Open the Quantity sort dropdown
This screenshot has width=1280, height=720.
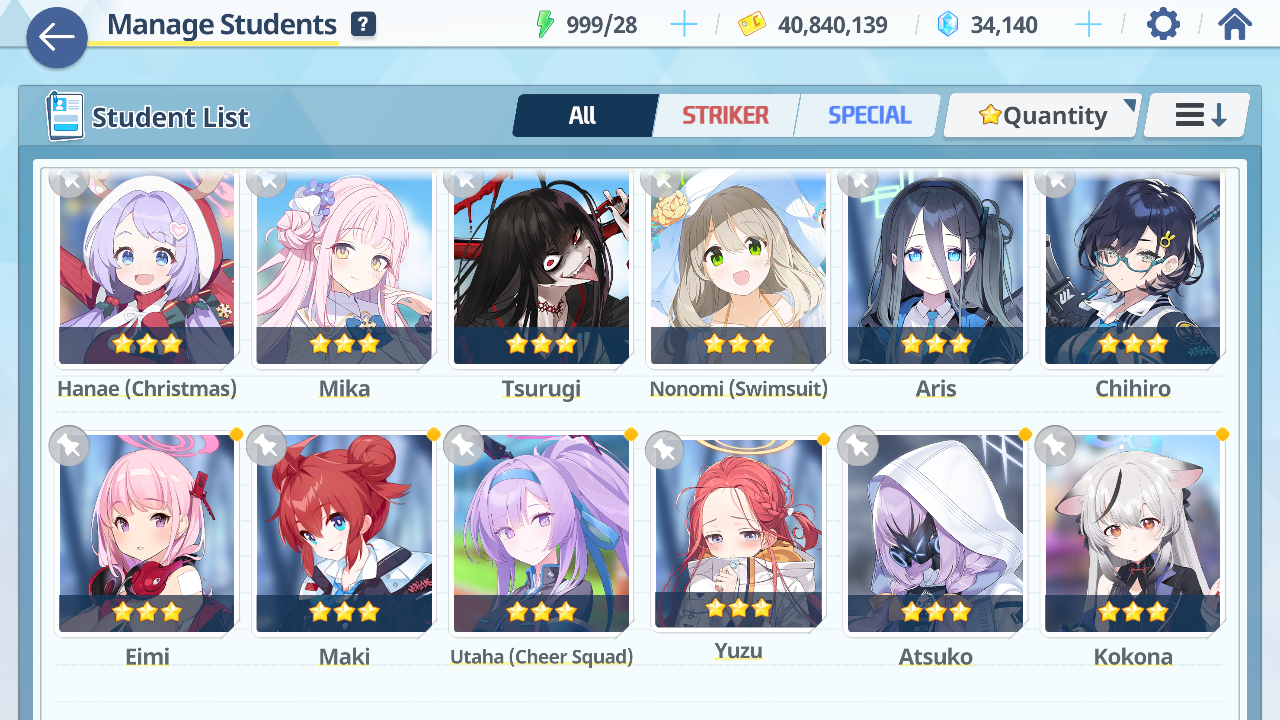click(1042, 116)
